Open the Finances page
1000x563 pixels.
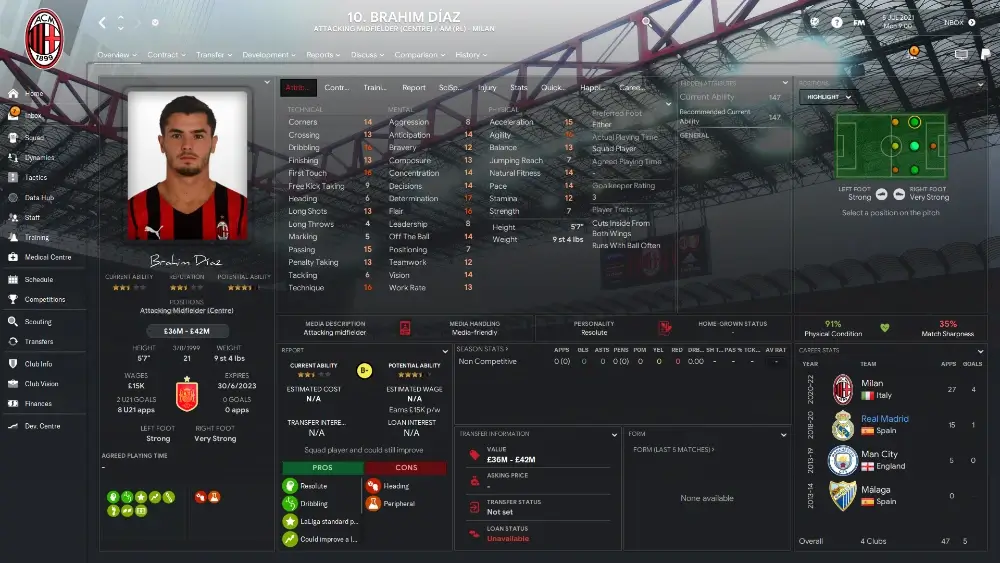38,403
